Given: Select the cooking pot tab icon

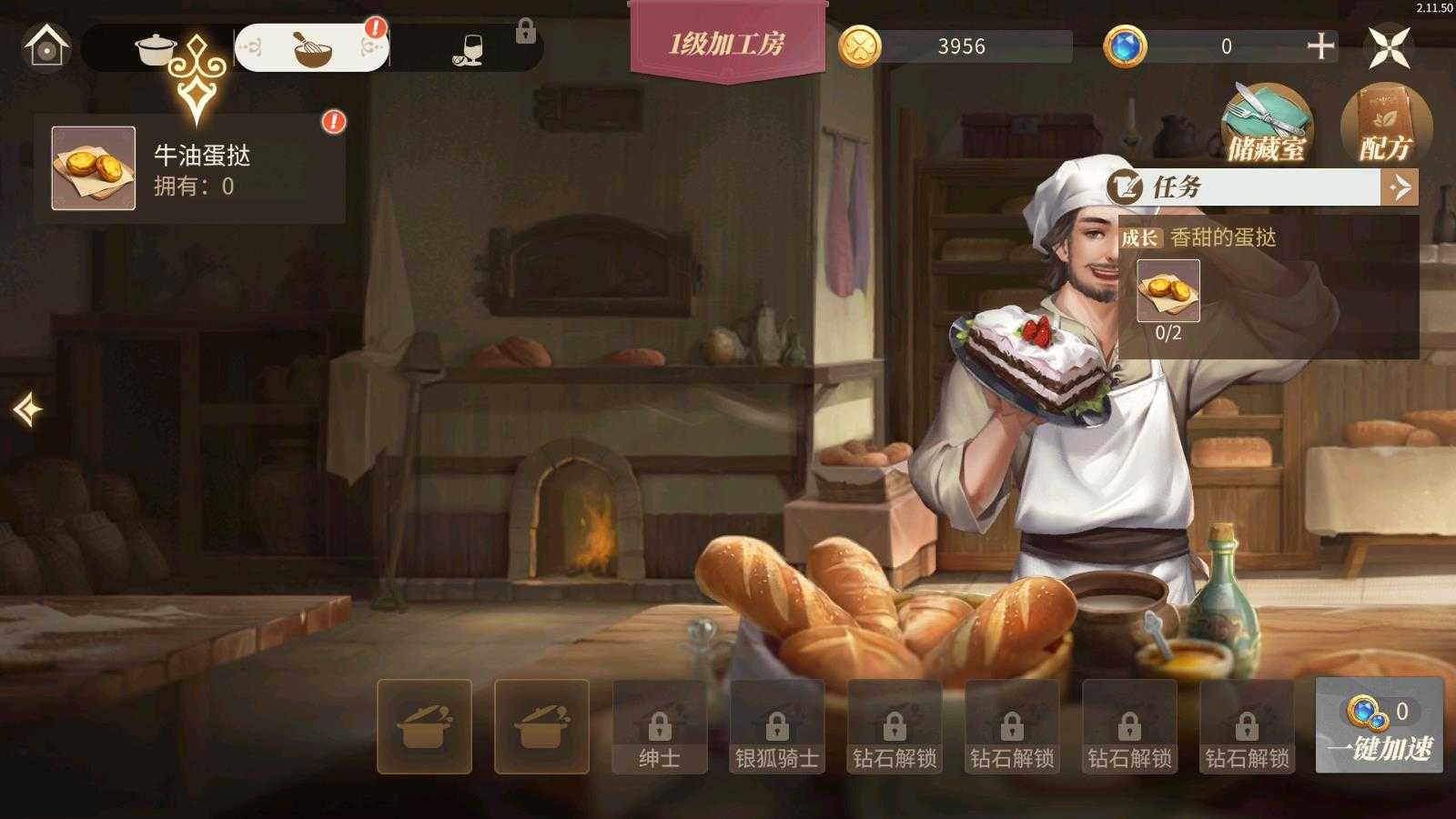Looking at the screenshot, I should click(155, 48).
